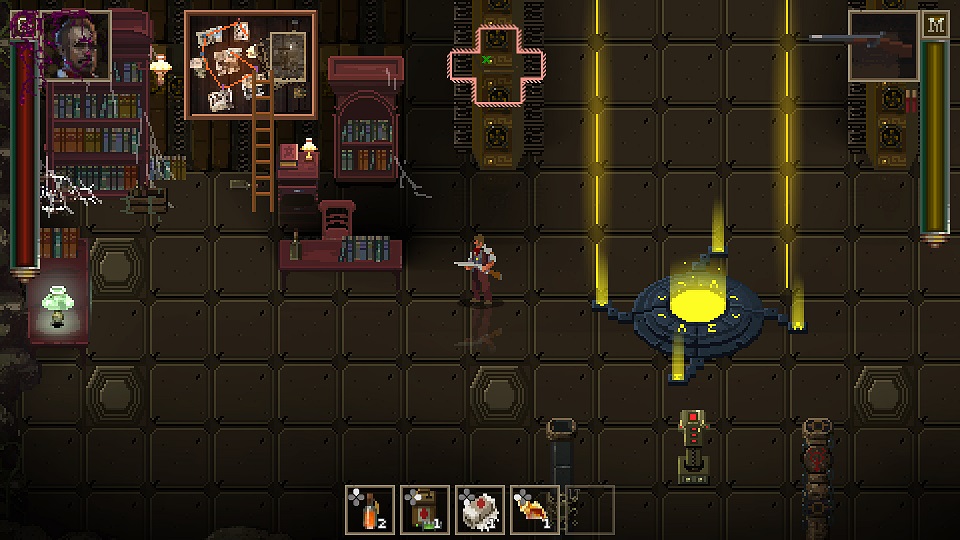This screenshot has width=960, height=540.
Task: Open the cross-shaped minimap
Action: click(x=497, y=66)
